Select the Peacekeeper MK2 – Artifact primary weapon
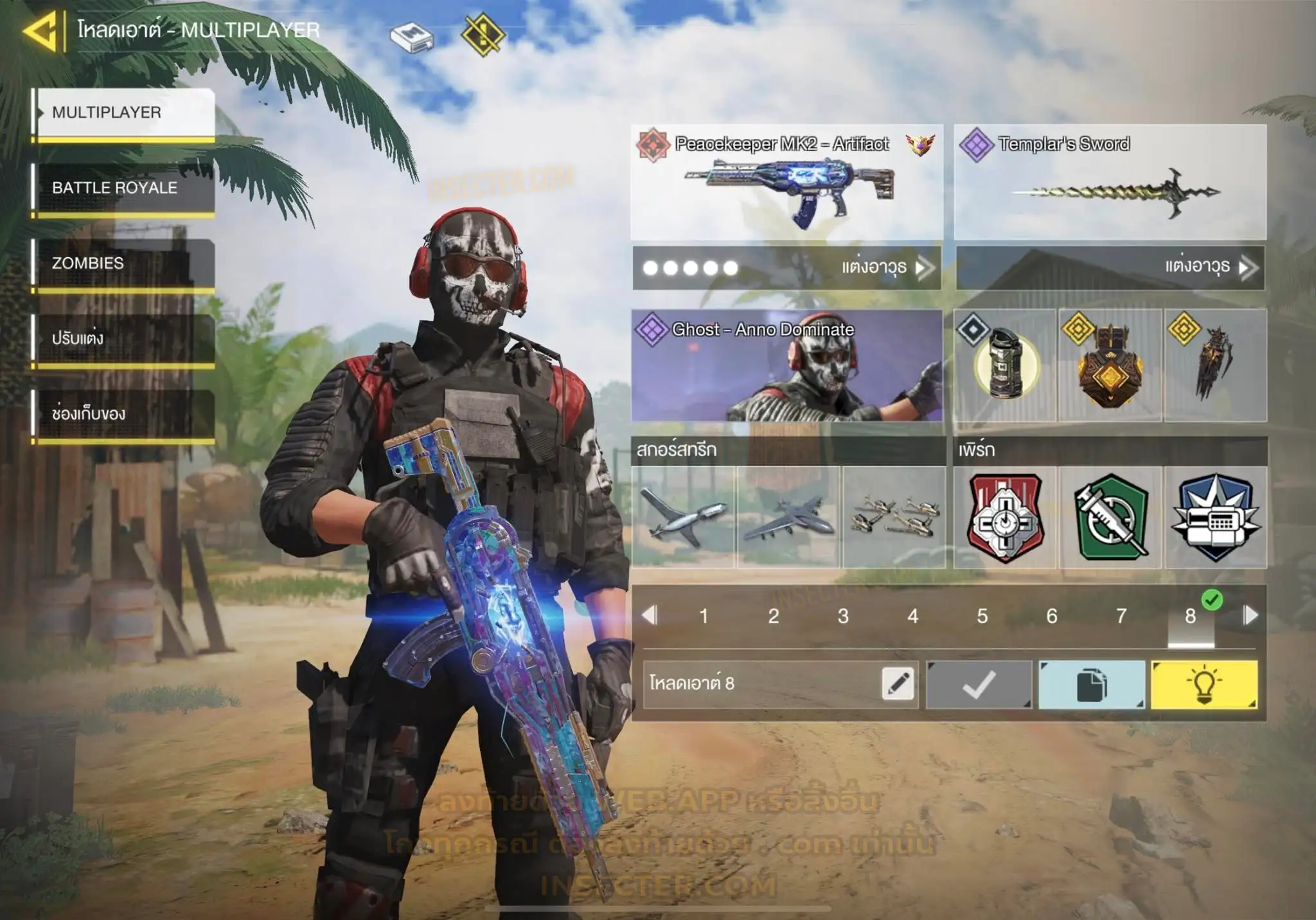1316x920 pixels. tap(787, 183)
